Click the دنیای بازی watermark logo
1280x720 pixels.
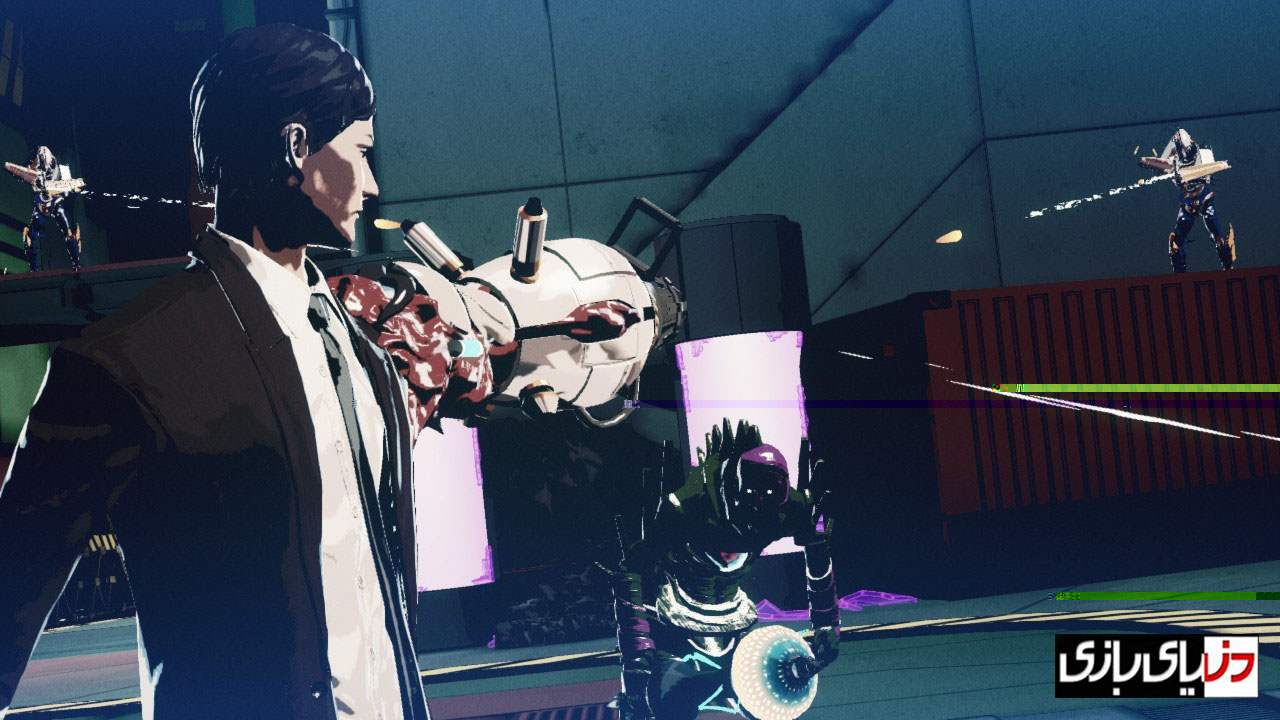1156,666
